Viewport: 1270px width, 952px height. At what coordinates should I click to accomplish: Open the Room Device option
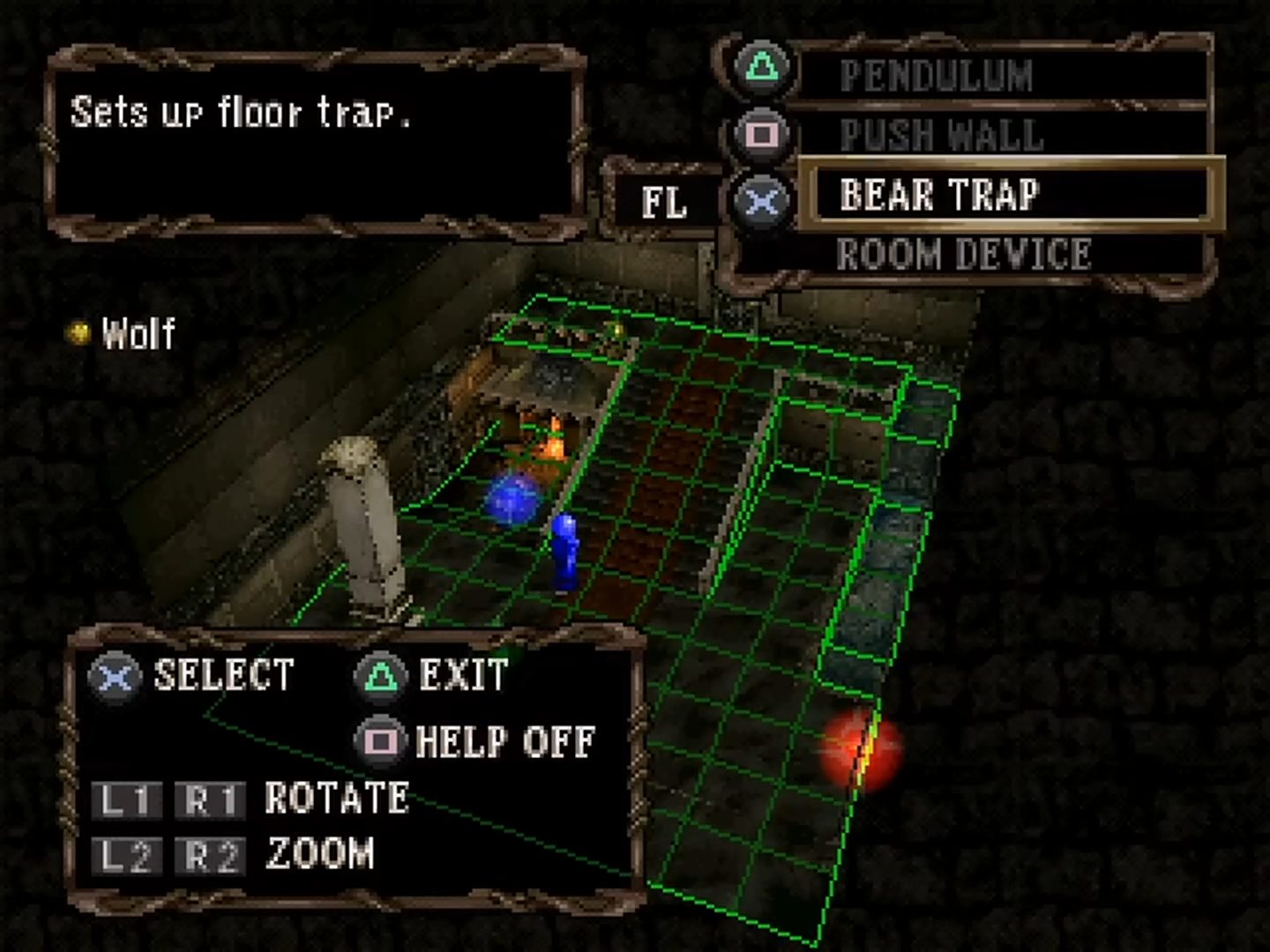(x=963, y=255)
